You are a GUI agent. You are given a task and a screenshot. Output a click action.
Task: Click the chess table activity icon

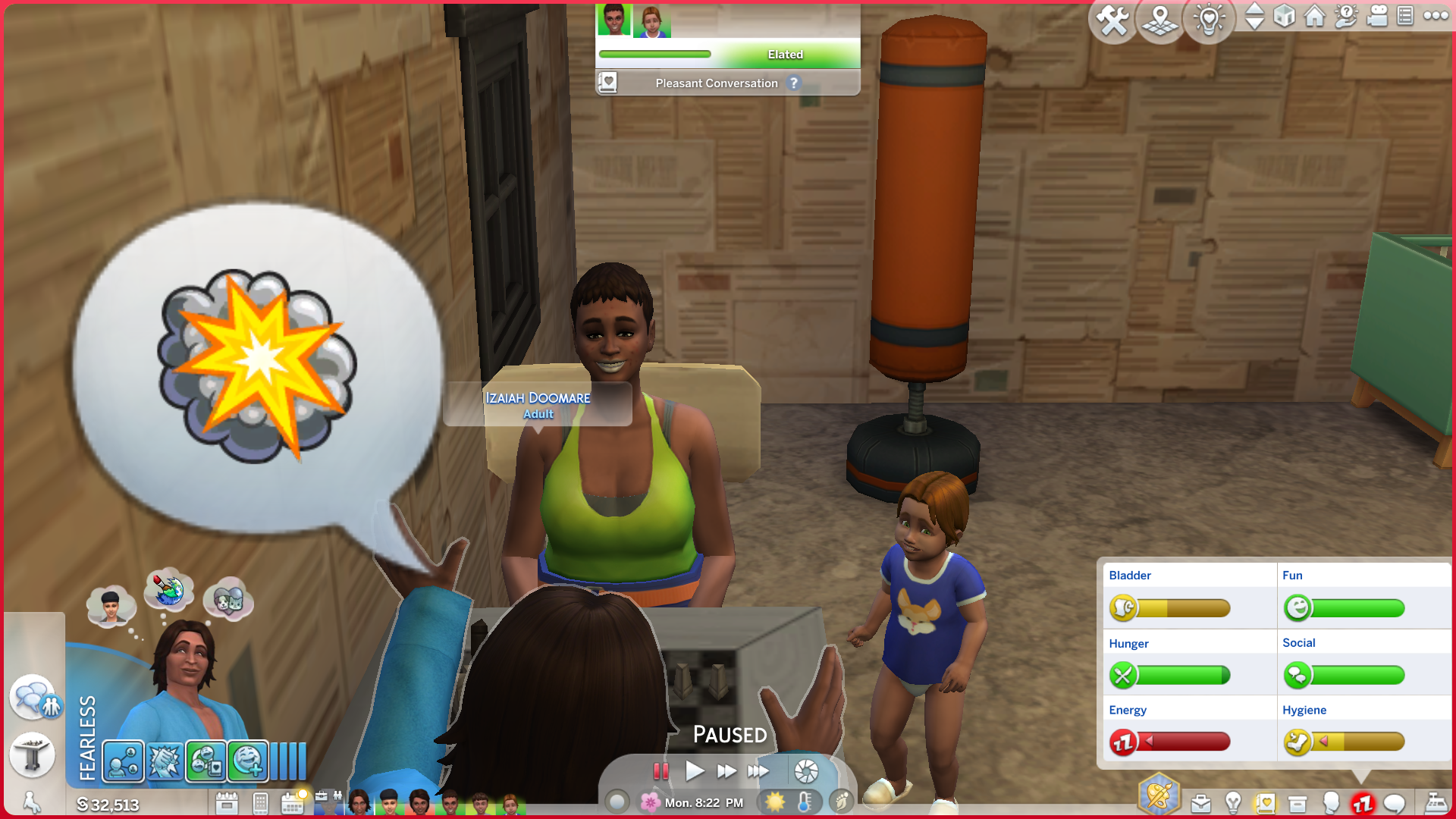point(32,755)
